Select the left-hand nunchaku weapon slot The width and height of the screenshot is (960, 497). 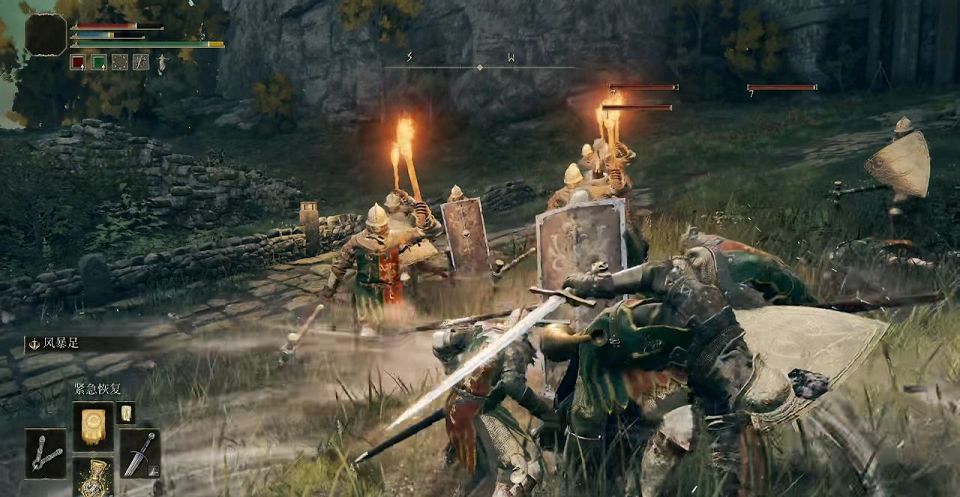[45, 453]
